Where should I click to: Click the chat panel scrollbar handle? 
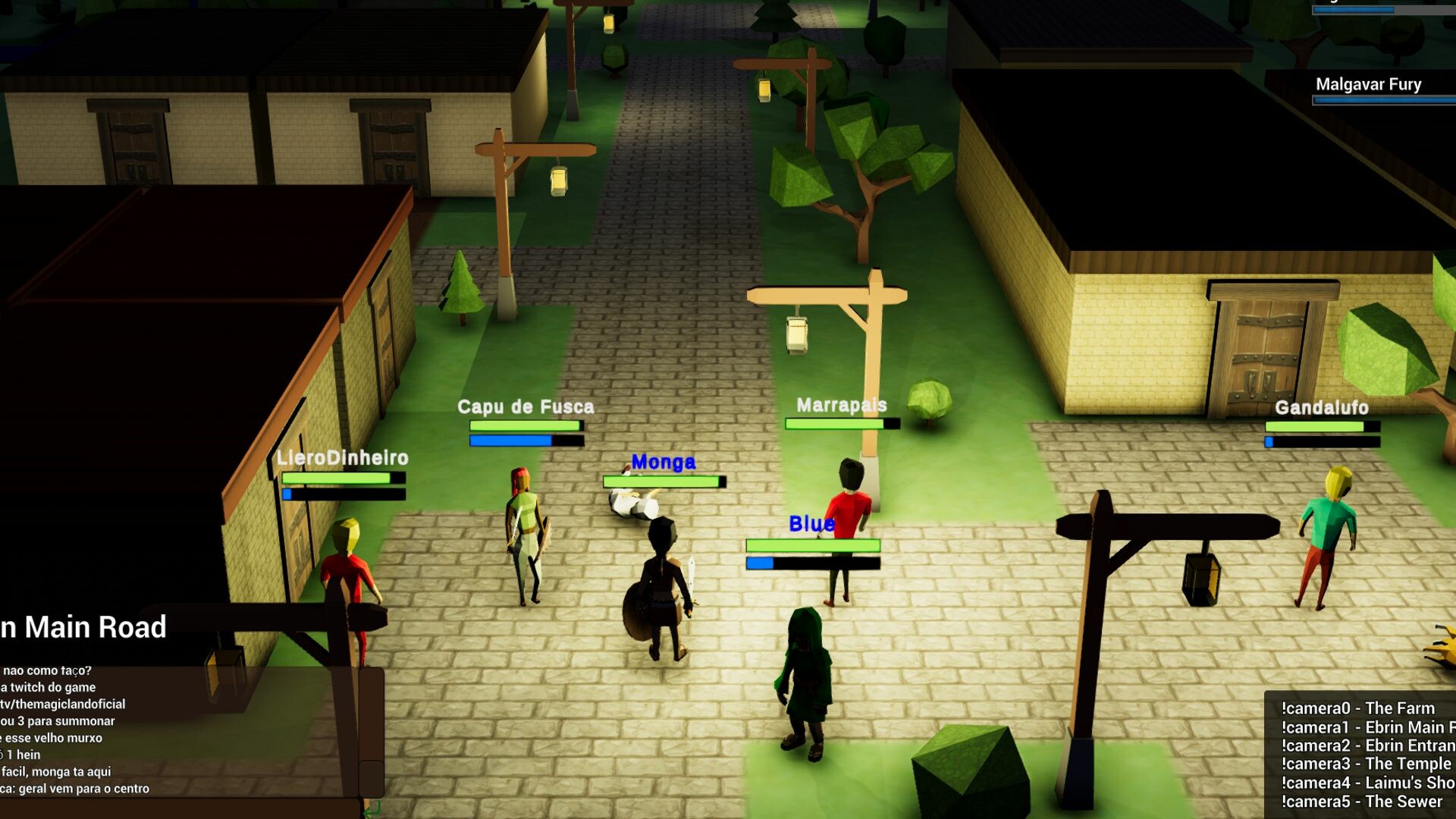pos(371,773)
